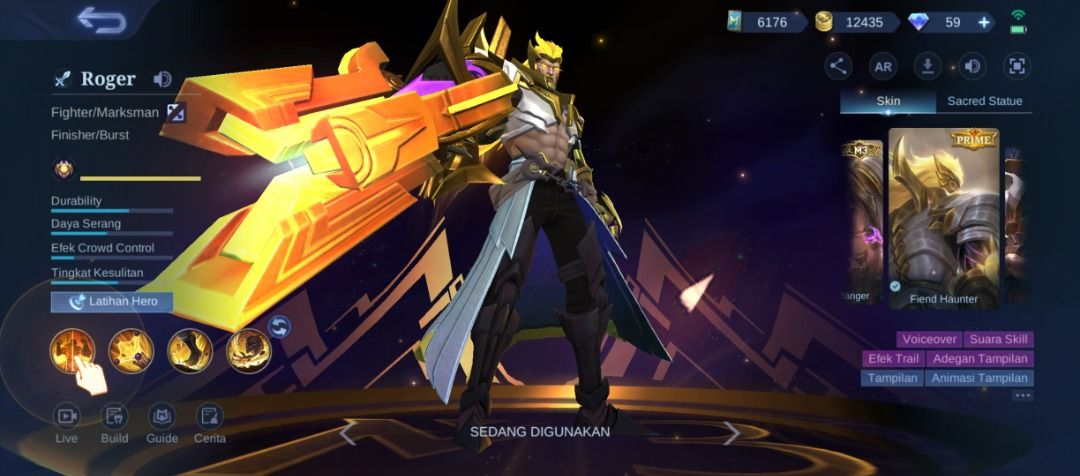Screen dimensions: 1080x476
Task: Open Cerita hero story
Action: [x=209, y=423]
